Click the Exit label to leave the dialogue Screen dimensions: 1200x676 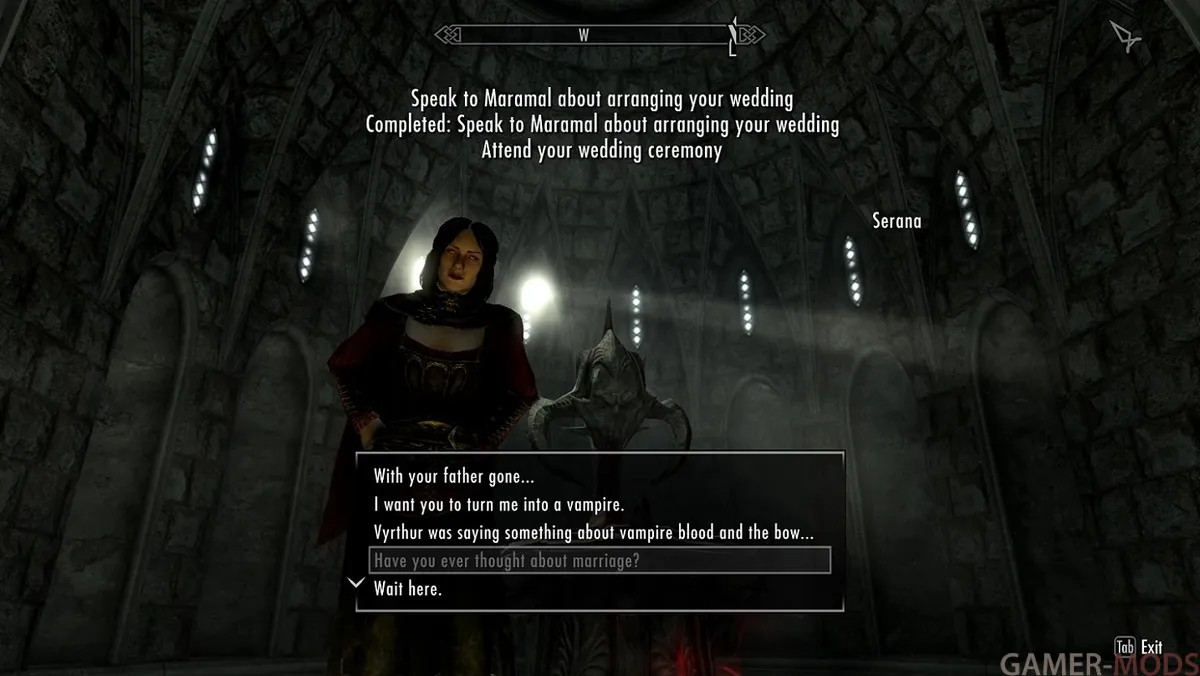point(1150,647)
